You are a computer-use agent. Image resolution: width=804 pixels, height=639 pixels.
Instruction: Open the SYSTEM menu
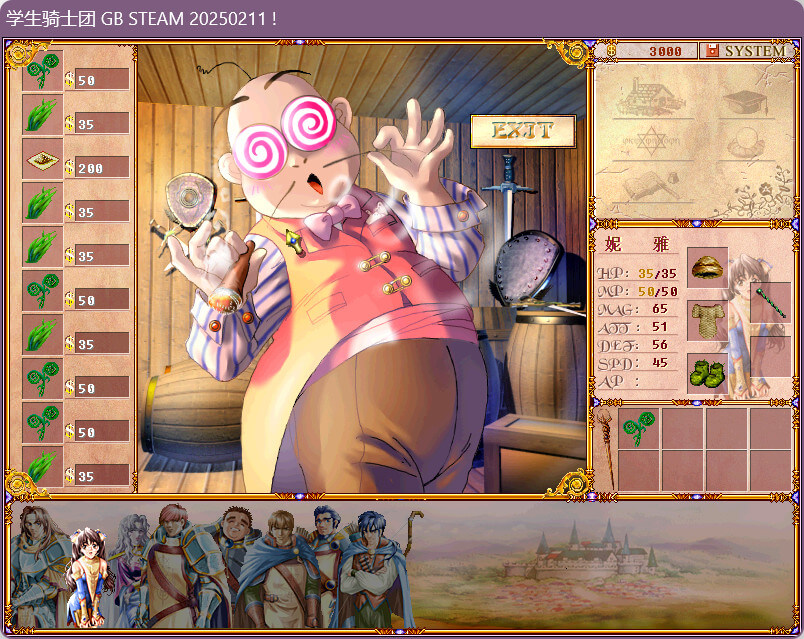pos(746,51)
